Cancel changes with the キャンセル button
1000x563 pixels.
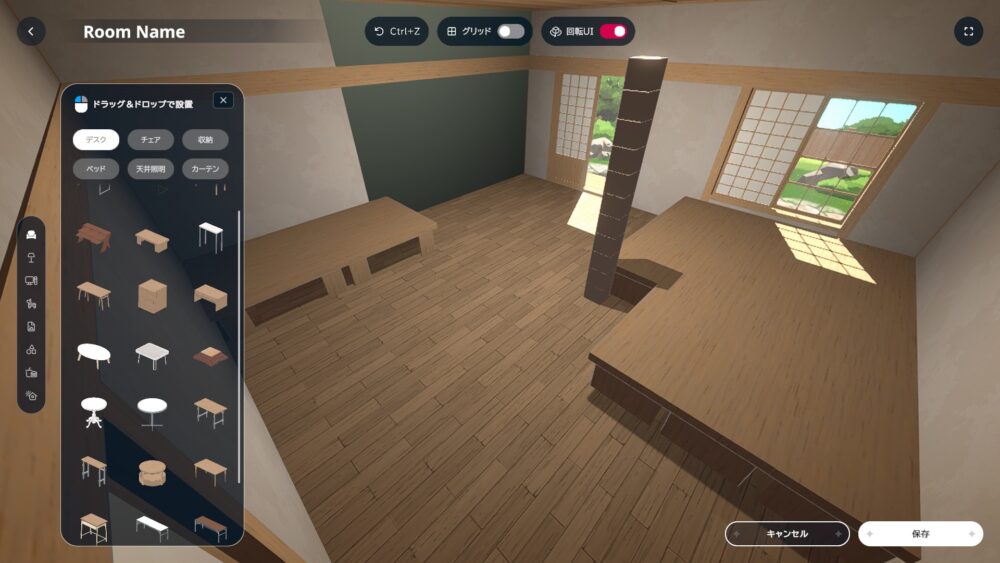[787, 534]
